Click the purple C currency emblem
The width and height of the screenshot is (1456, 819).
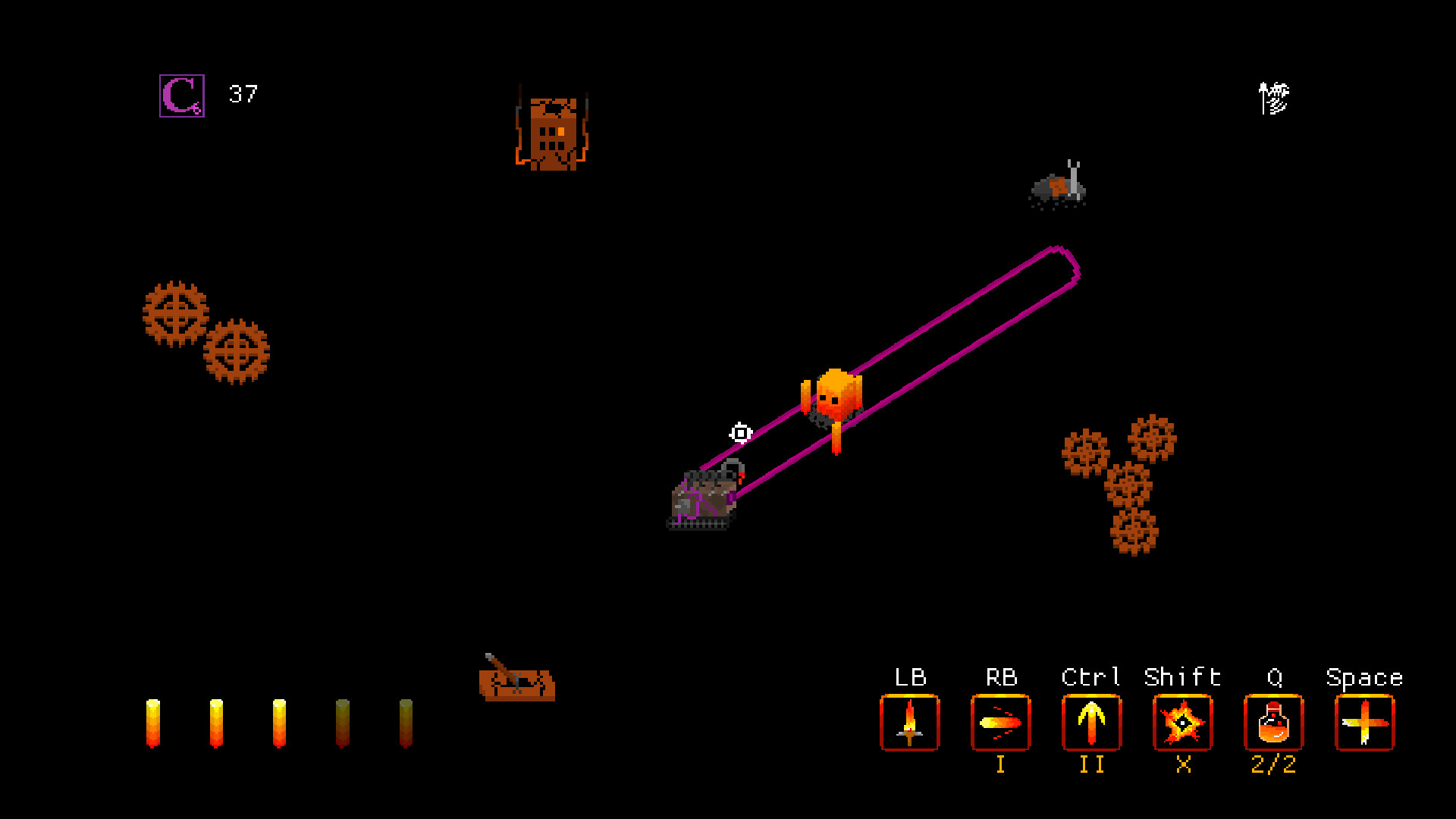click(180, 95)
